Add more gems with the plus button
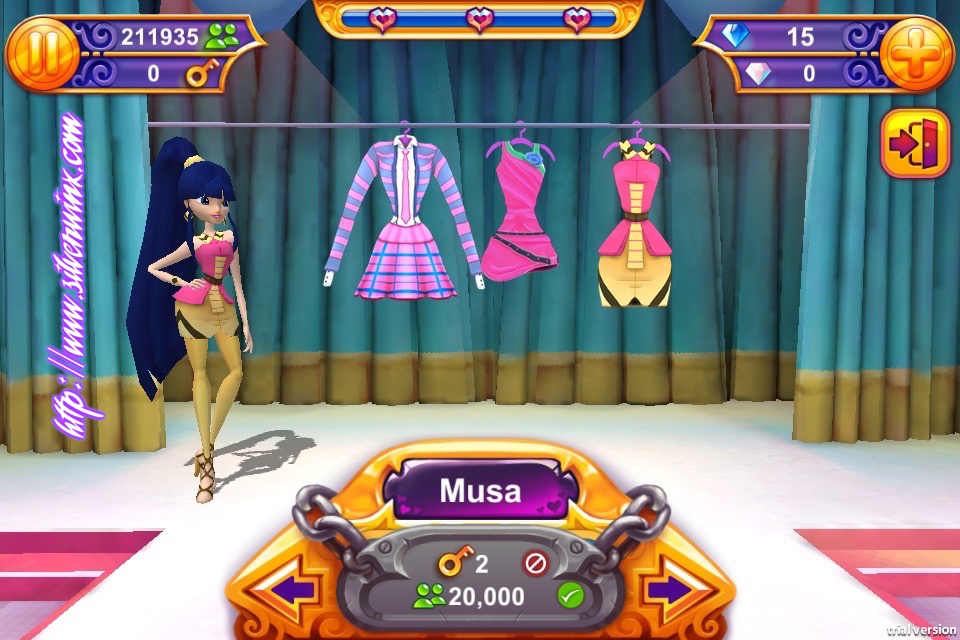This screenshot has height=640, width=960. (916, 55)
